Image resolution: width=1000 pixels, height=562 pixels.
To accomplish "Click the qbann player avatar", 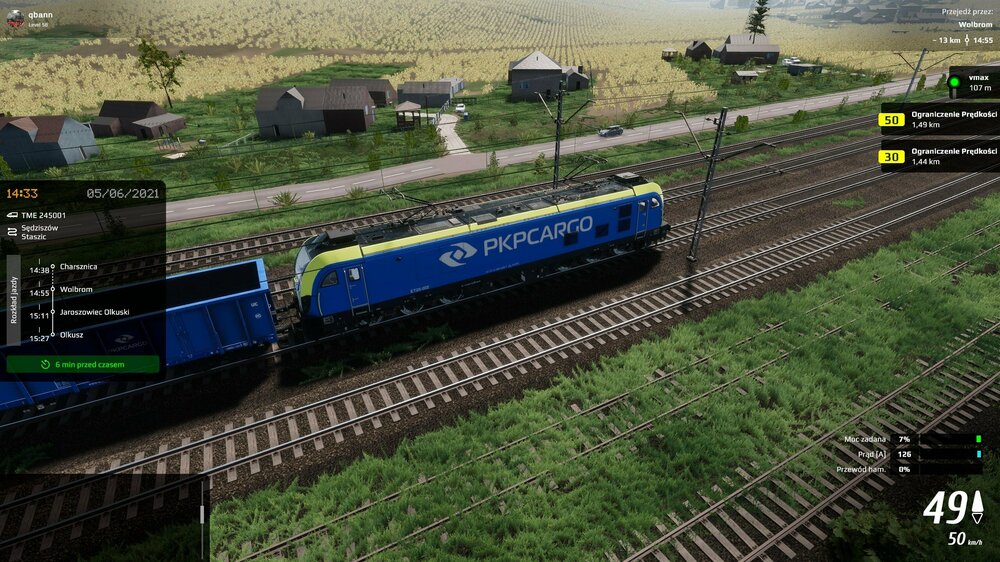I will [15, 19].
